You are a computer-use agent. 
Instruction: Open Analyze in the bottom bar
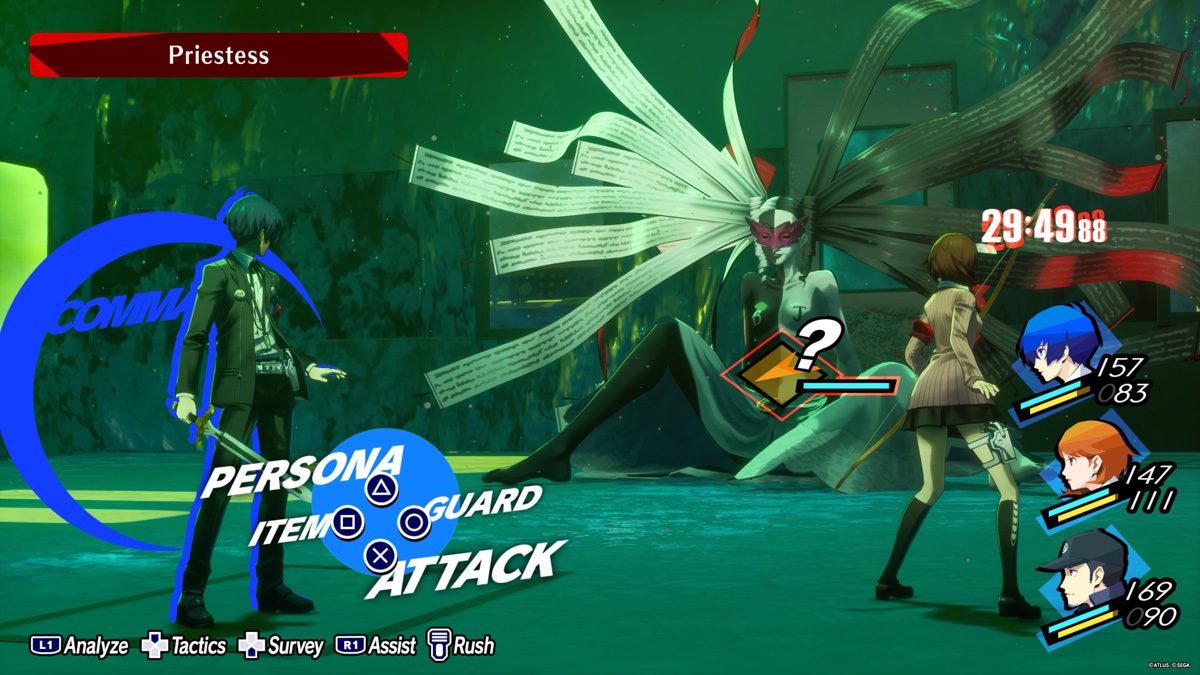tap(80, 646)
